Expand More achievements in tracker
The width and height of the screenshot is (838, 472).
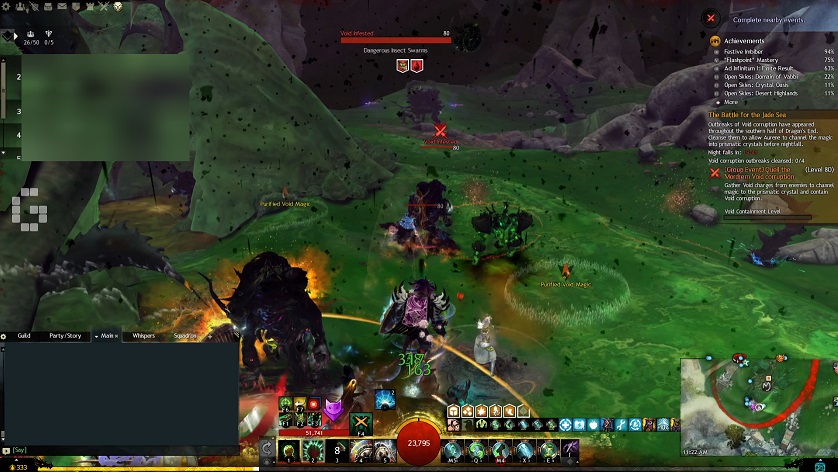point(731,102)
